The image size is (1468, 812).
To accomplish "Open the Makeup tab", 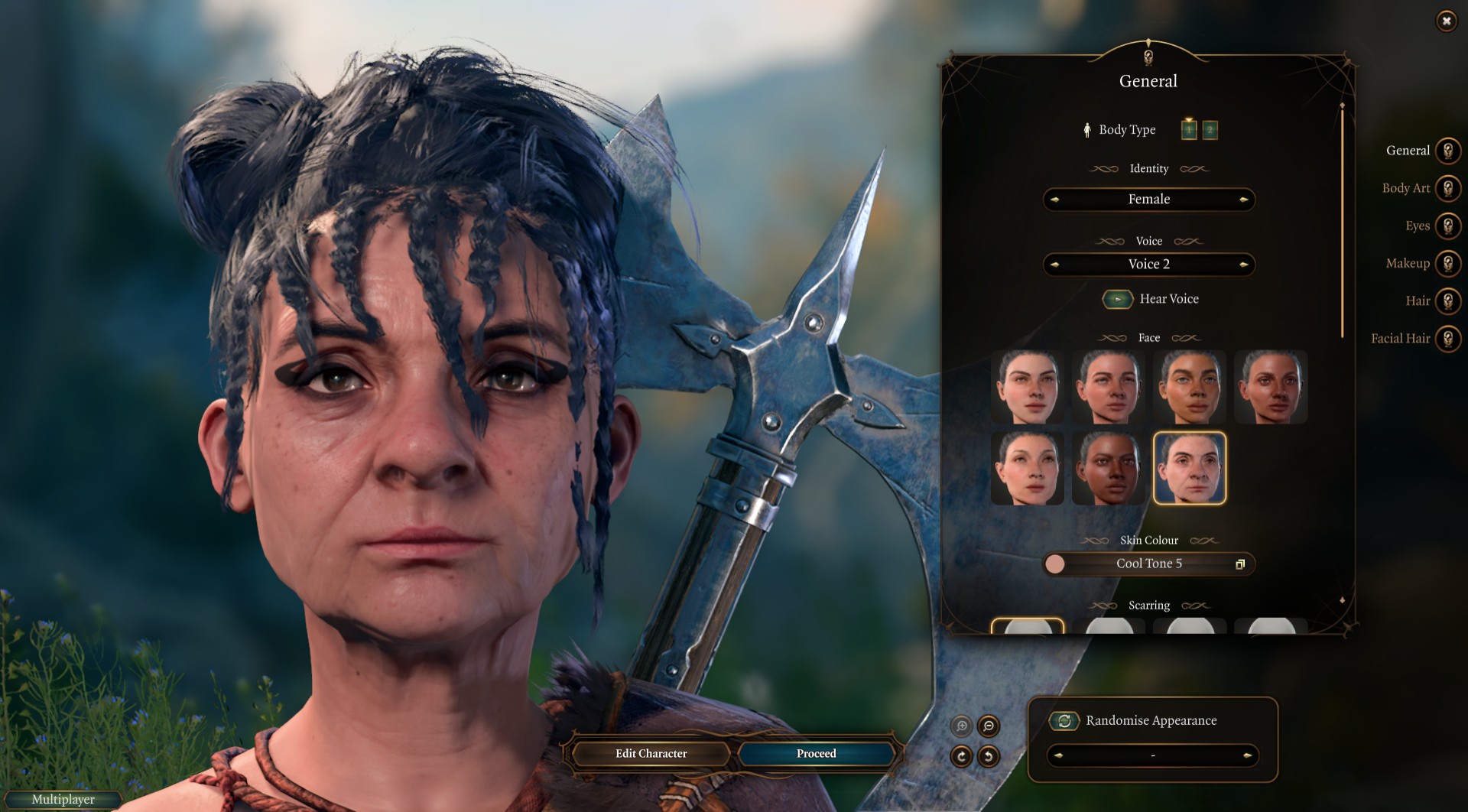I will point(1447,263).
